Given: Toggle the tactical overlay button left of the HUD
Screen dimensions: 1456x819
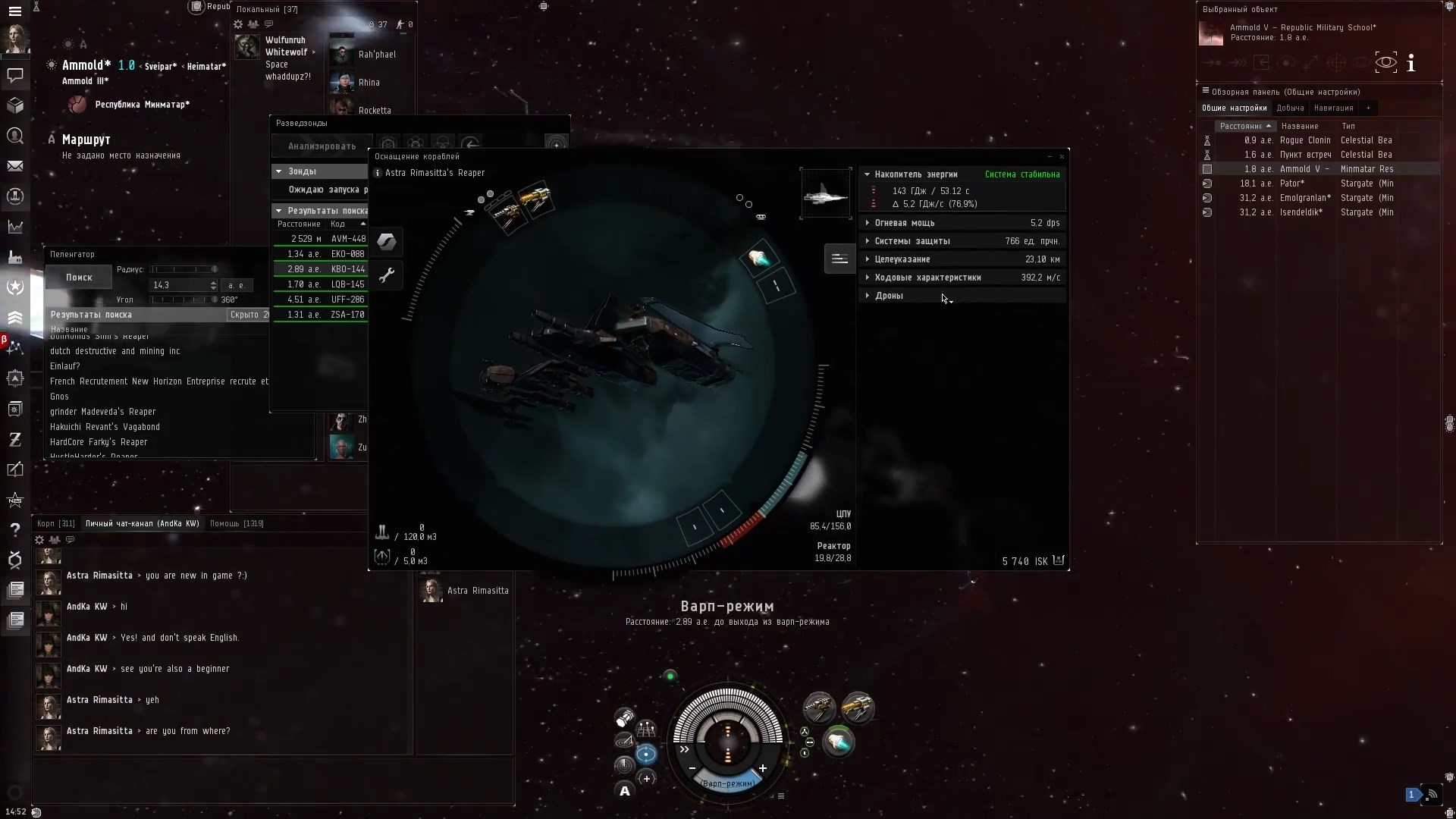Looking at the screenshot, I should coord(646,730).
